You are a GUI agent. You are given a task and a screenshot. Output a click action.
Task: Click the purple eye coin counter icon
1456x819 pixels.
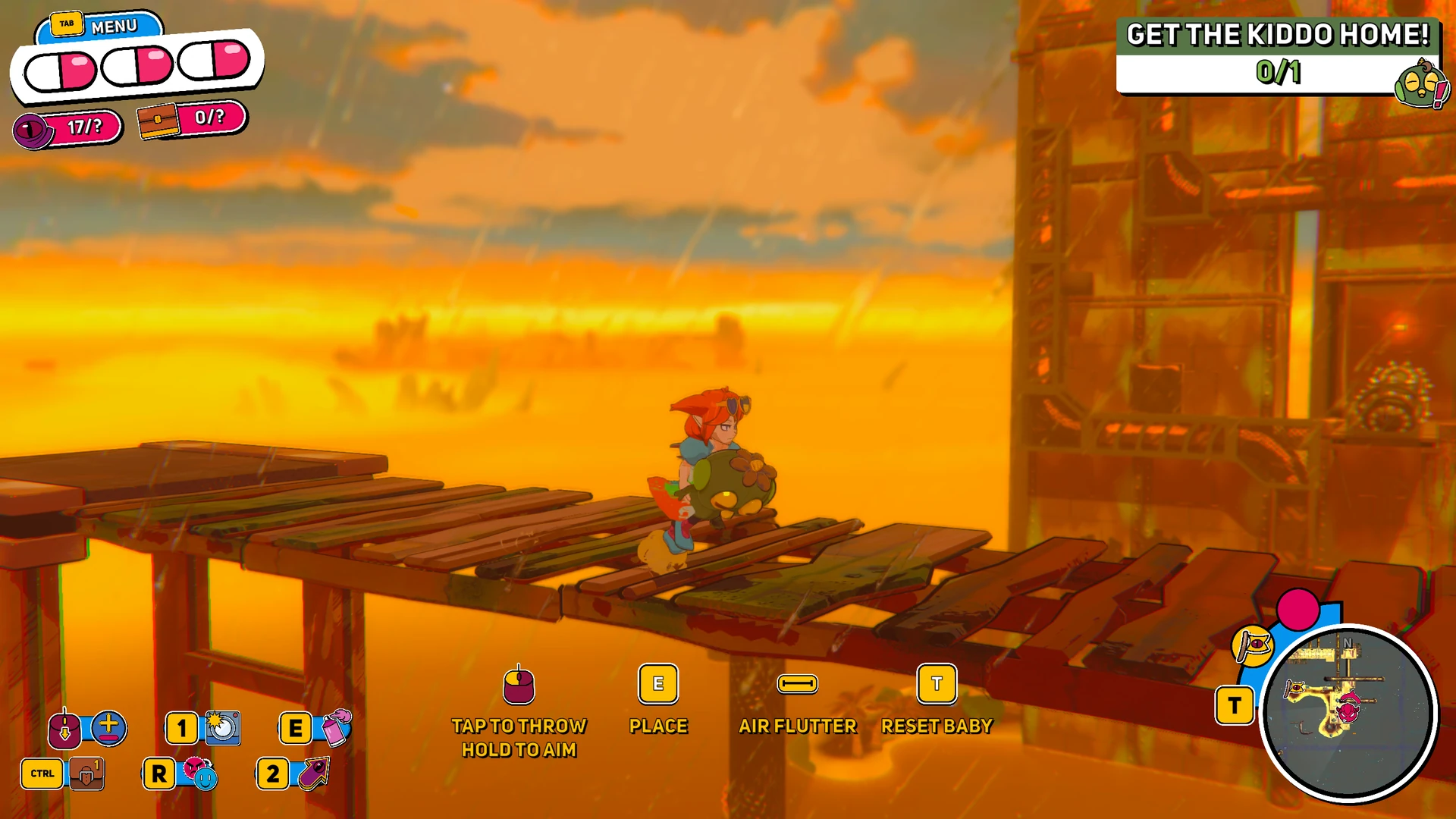tap(32, 130)
